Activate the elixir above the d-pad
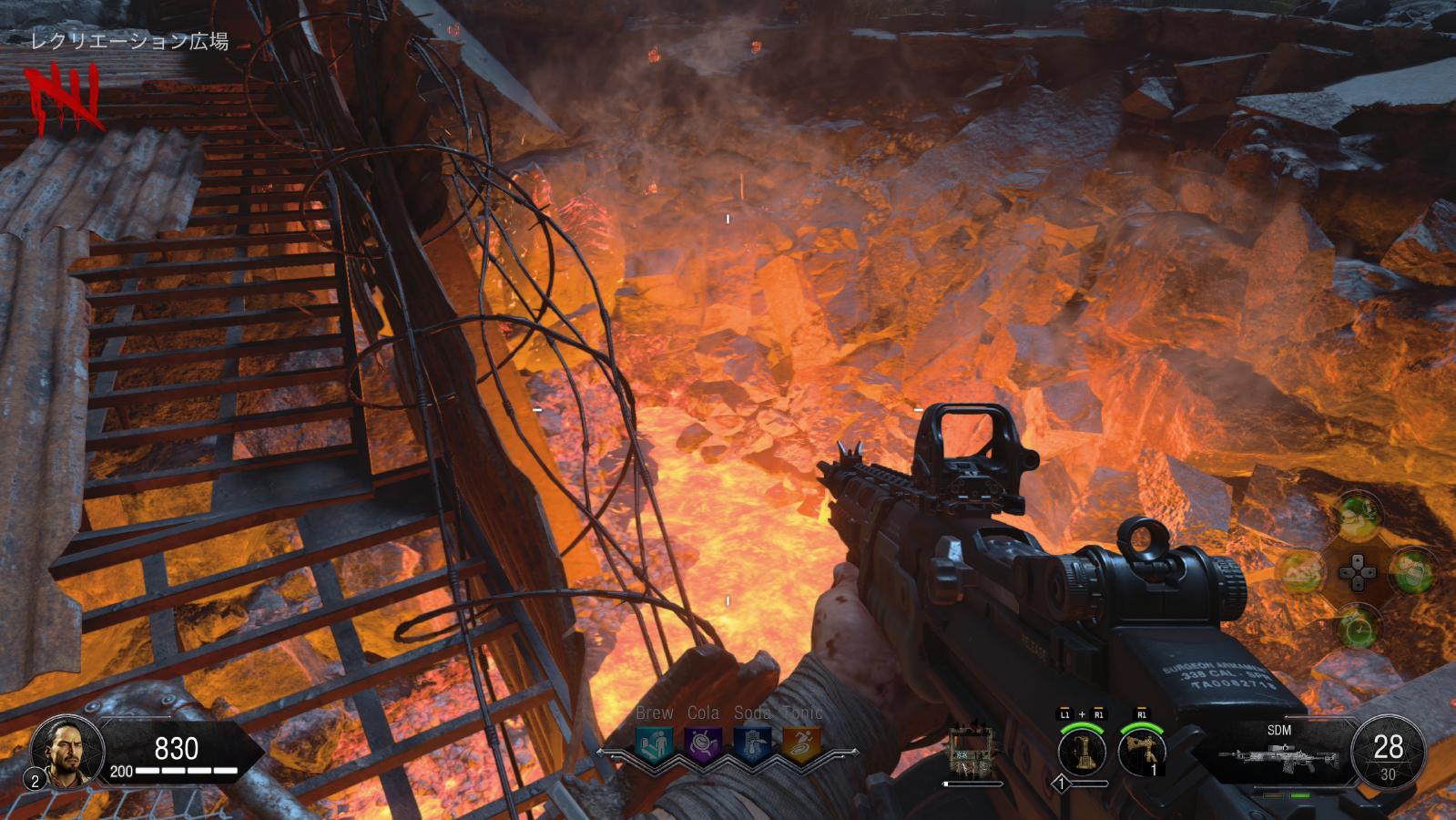Image resolution: width=1456 pixels, height=820 pixels. [x=1357, y=515]
